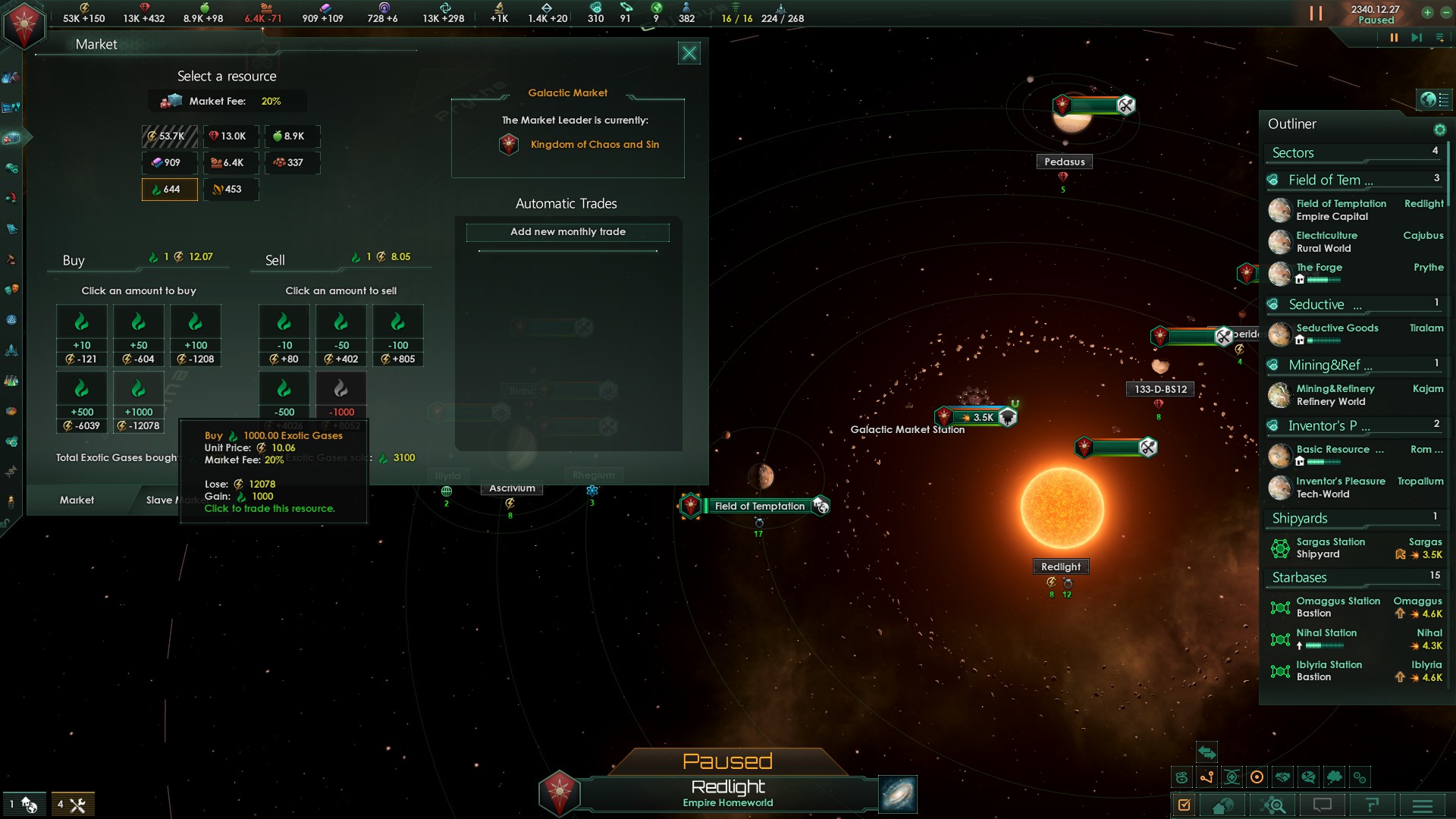Add new monthly trade

point(567,232)
